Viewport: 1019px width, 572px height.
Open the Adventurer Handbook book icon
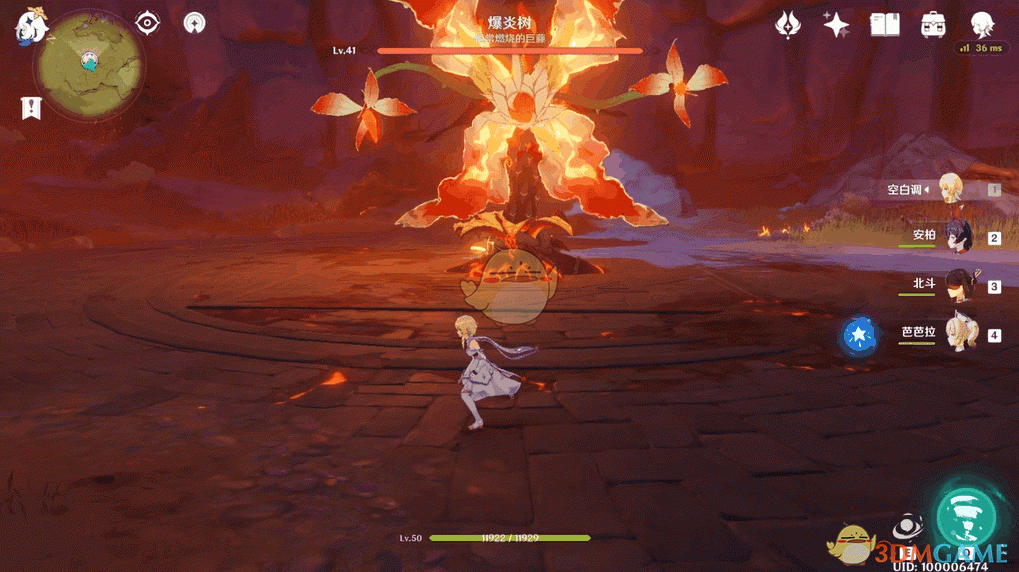tap(885, 25)
